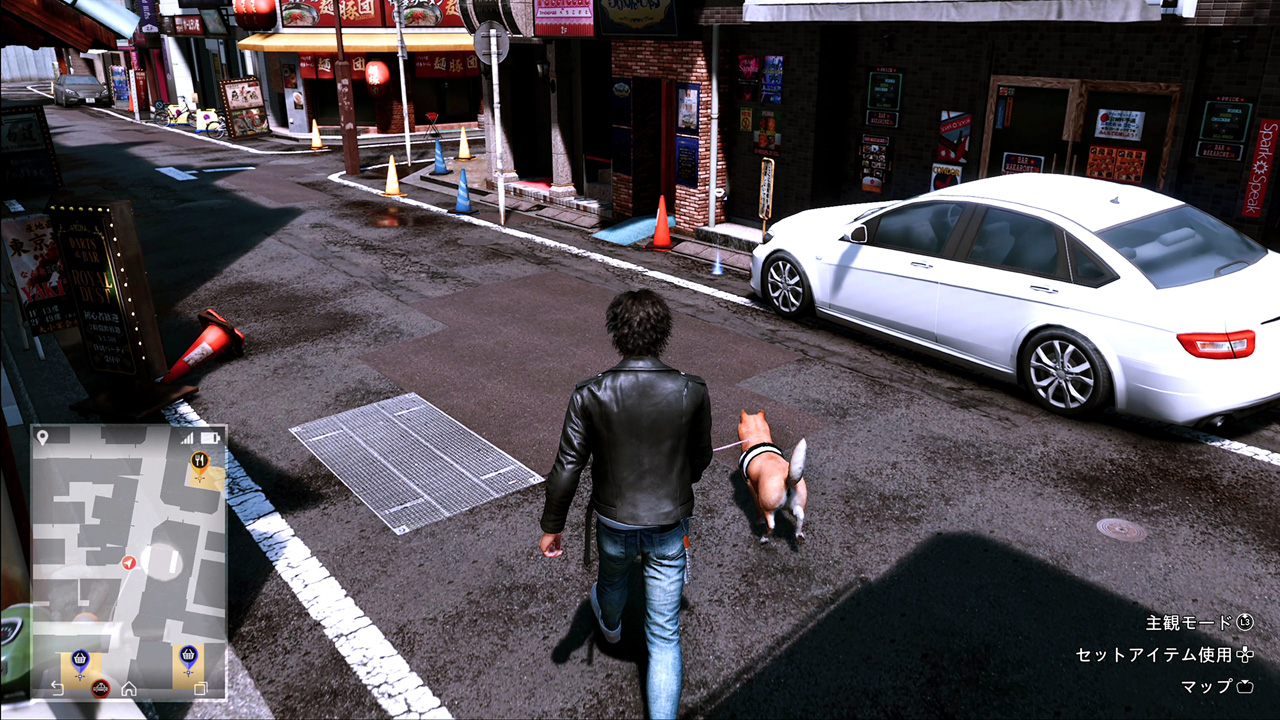Click the right blue shopping basket map marker
This screenshot has height=720, width=1280.
pyautogui.click(x=188, y=655)
